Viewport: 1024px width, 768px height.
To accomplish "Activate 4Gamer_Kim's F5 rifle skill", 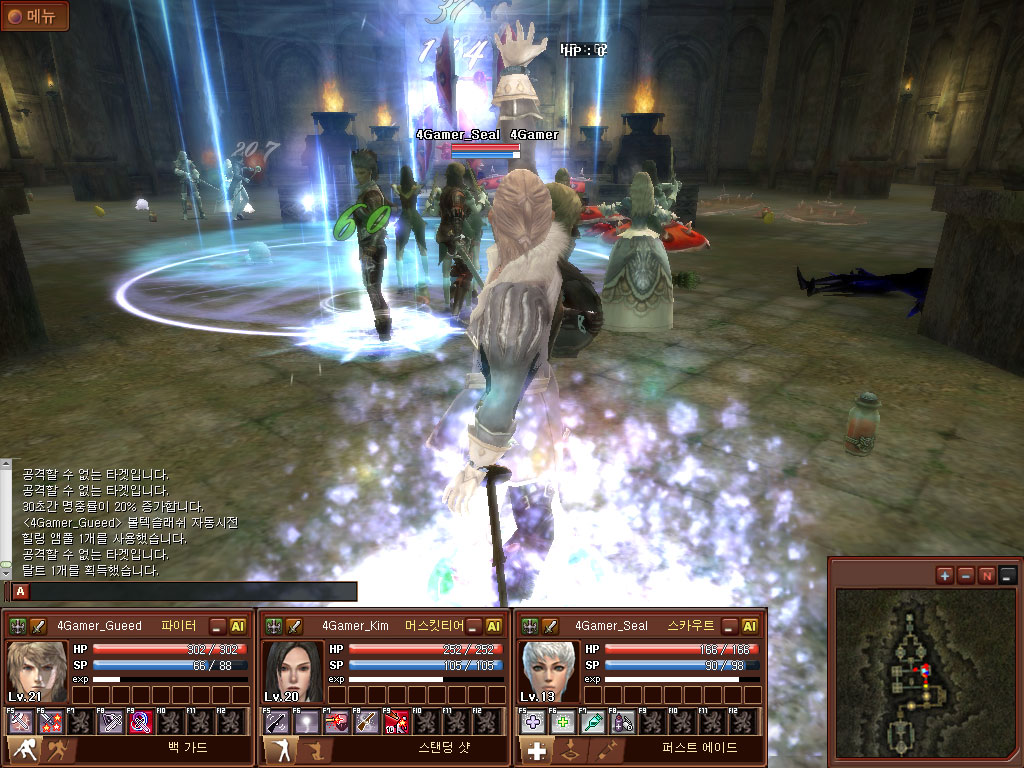I will (x=275, y=721).
